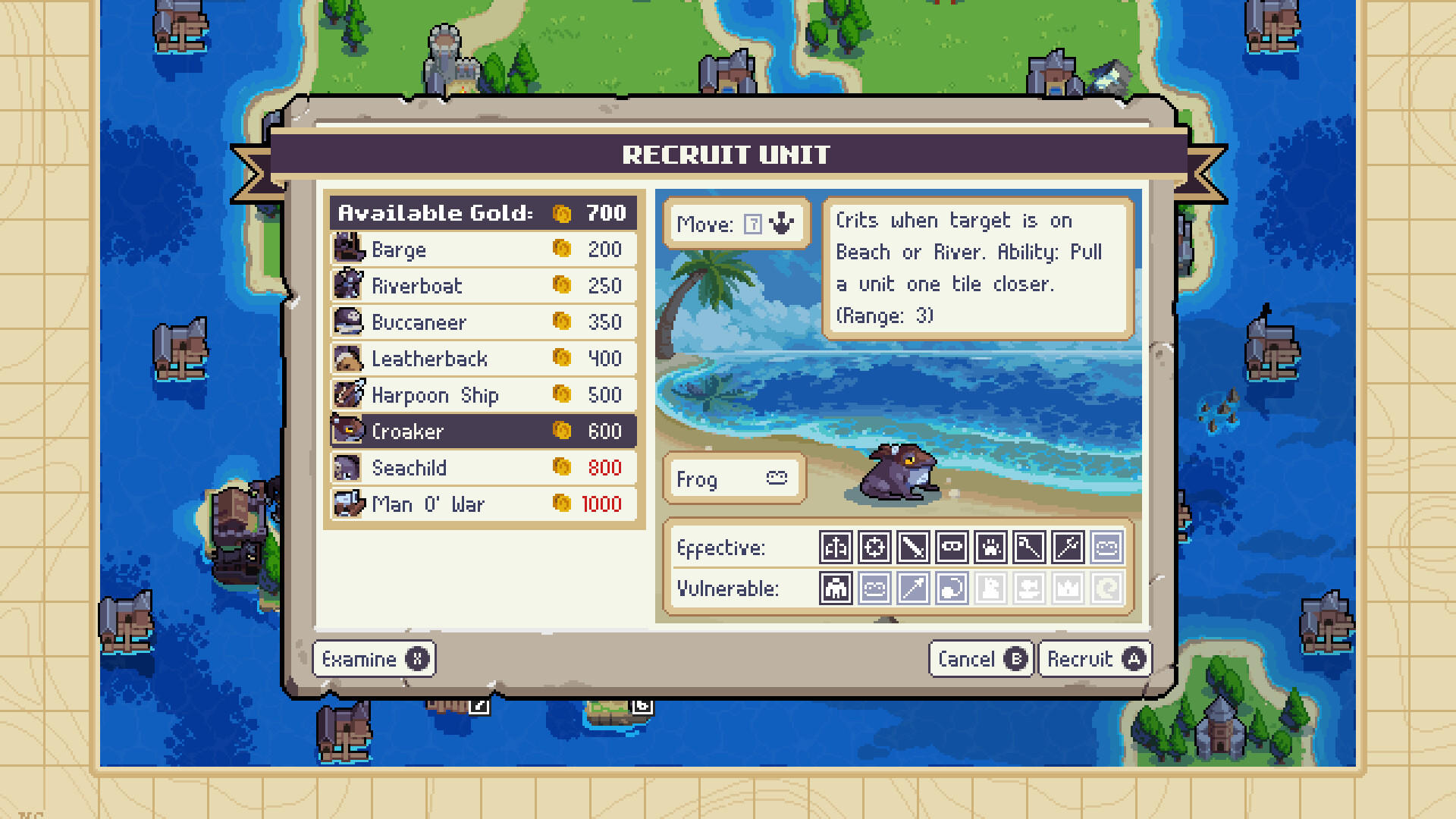Select the arrow icon in the Vulnerable row
The image size is (1456, 819).
coord(913,588)
